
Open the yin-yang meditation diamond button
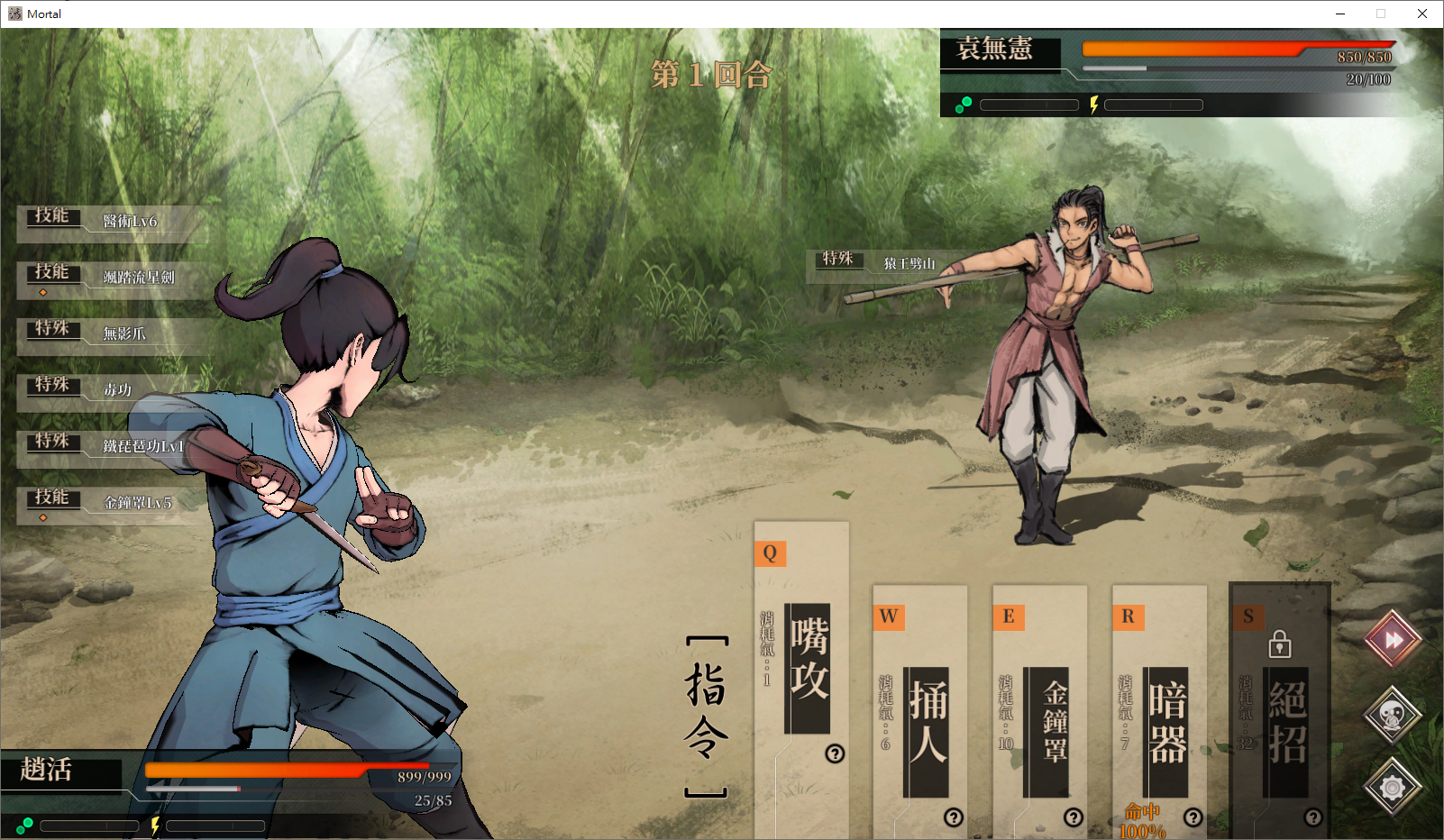coord(1393,716)
